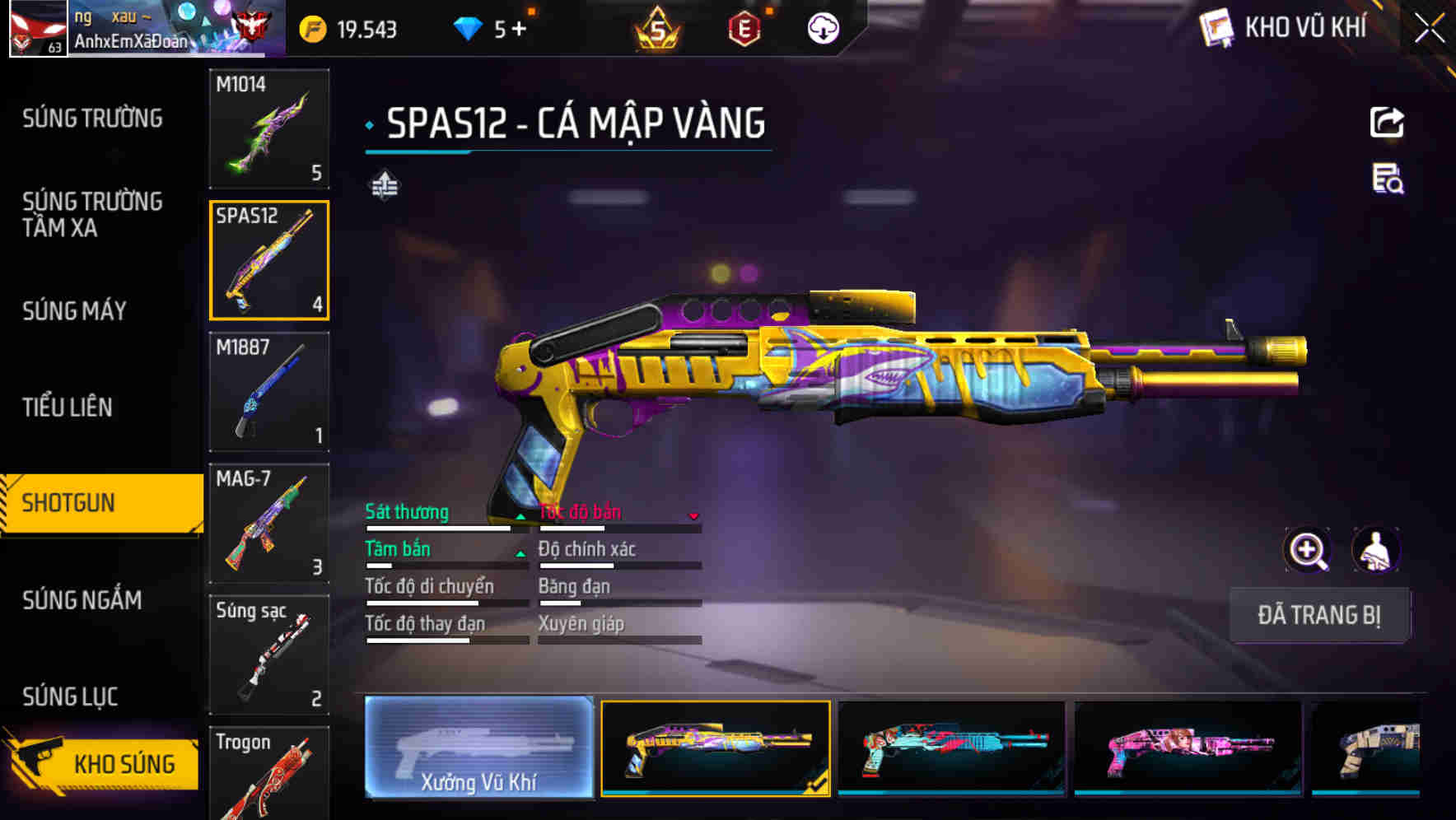Choose the M1887 weapon tile
Screen dimensions: 1456x820
[269, 392]
